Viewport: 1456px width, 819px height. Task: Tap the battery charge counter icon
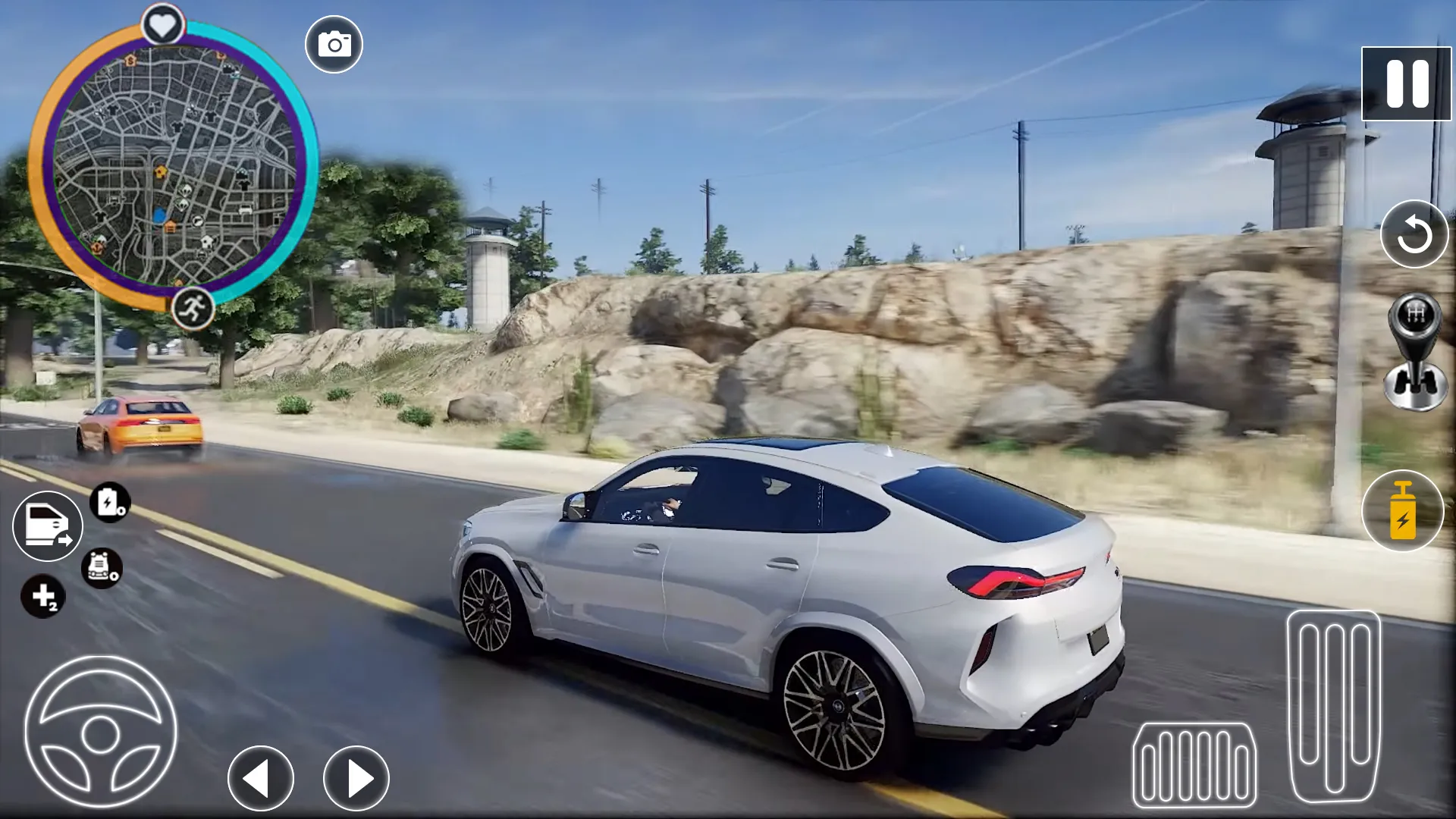point(110,502)
